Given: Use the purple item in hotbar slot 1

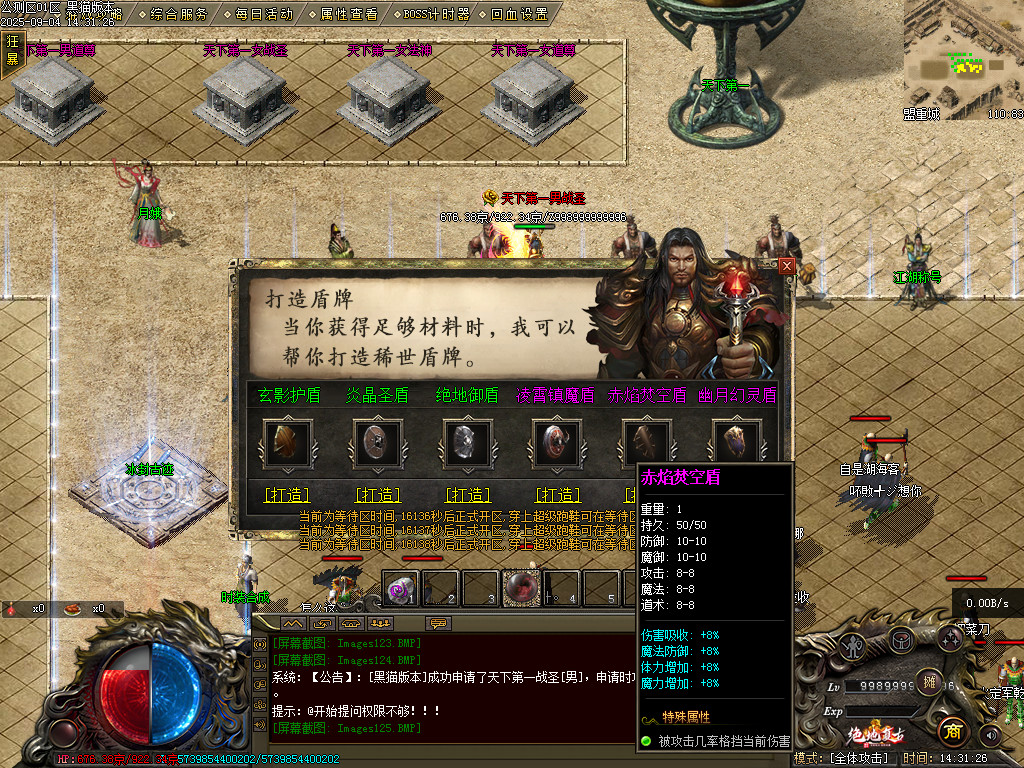Looking at the screenshot, I should (401, 590).
